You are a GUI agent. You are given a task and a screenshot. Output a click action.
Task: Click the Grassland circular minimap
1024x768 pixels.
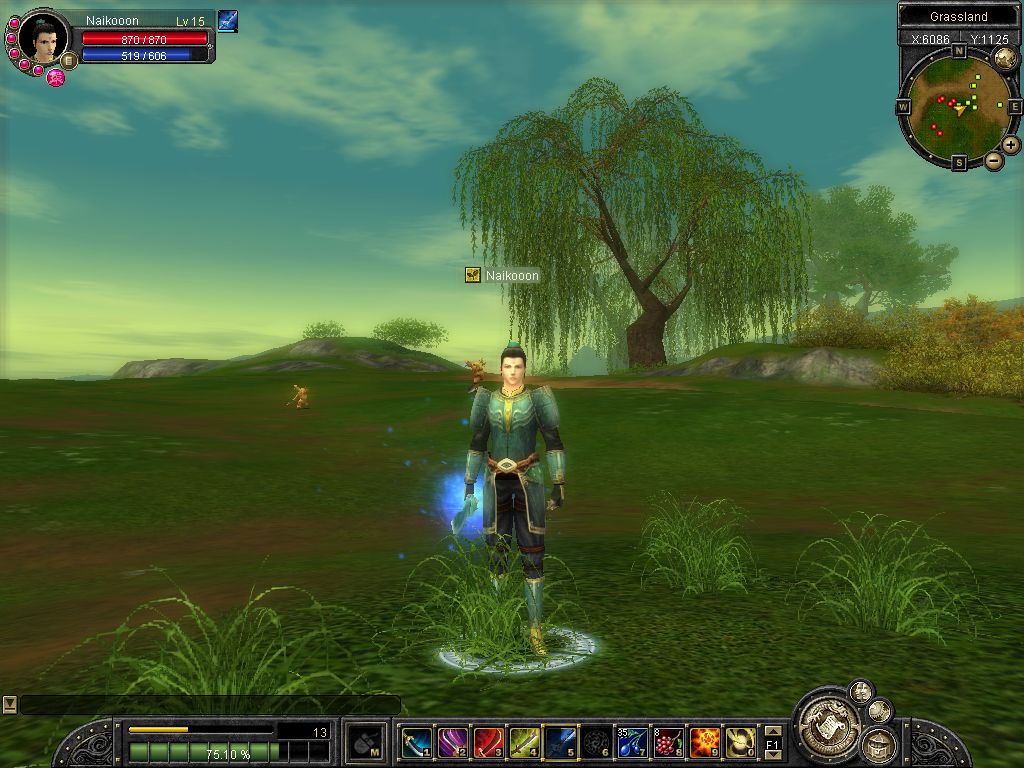click(957, 103)
